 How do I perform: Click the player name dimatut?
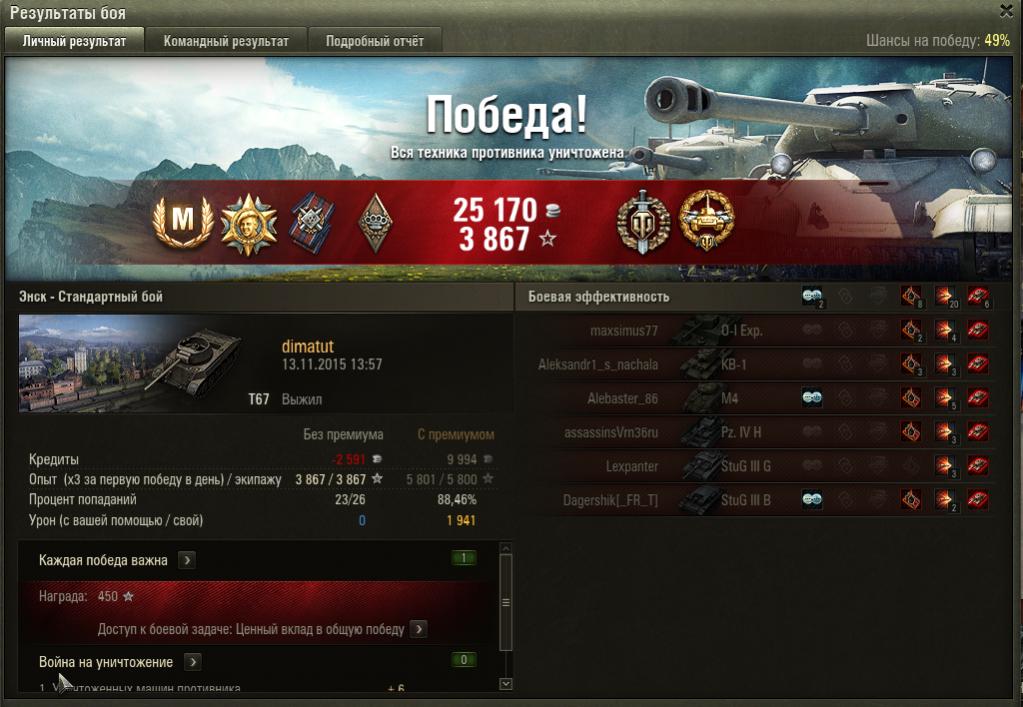coord(308,346)
